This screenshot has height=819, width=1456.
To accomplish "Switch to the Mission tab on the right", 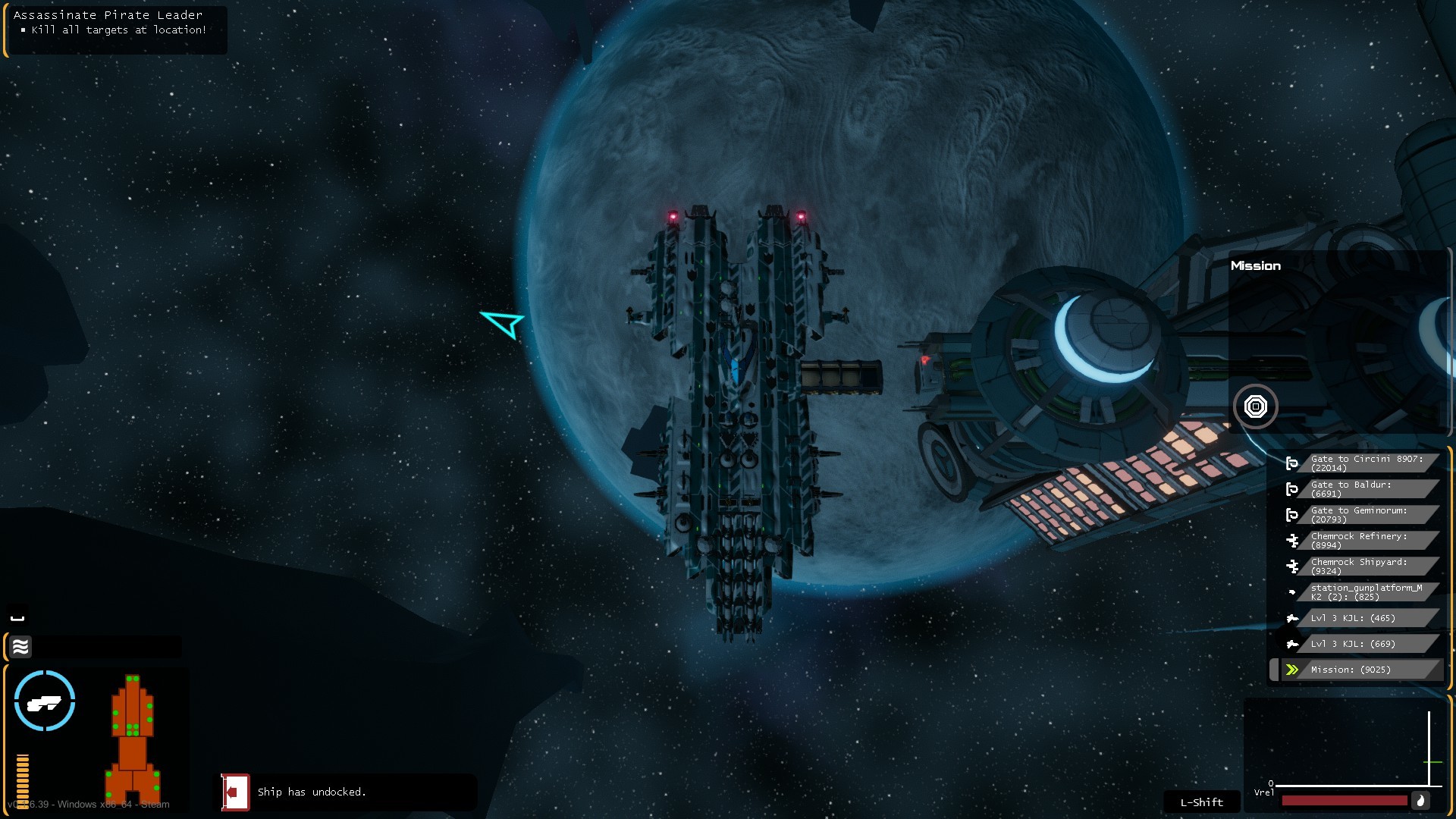I will click(x=1255, y=265).
